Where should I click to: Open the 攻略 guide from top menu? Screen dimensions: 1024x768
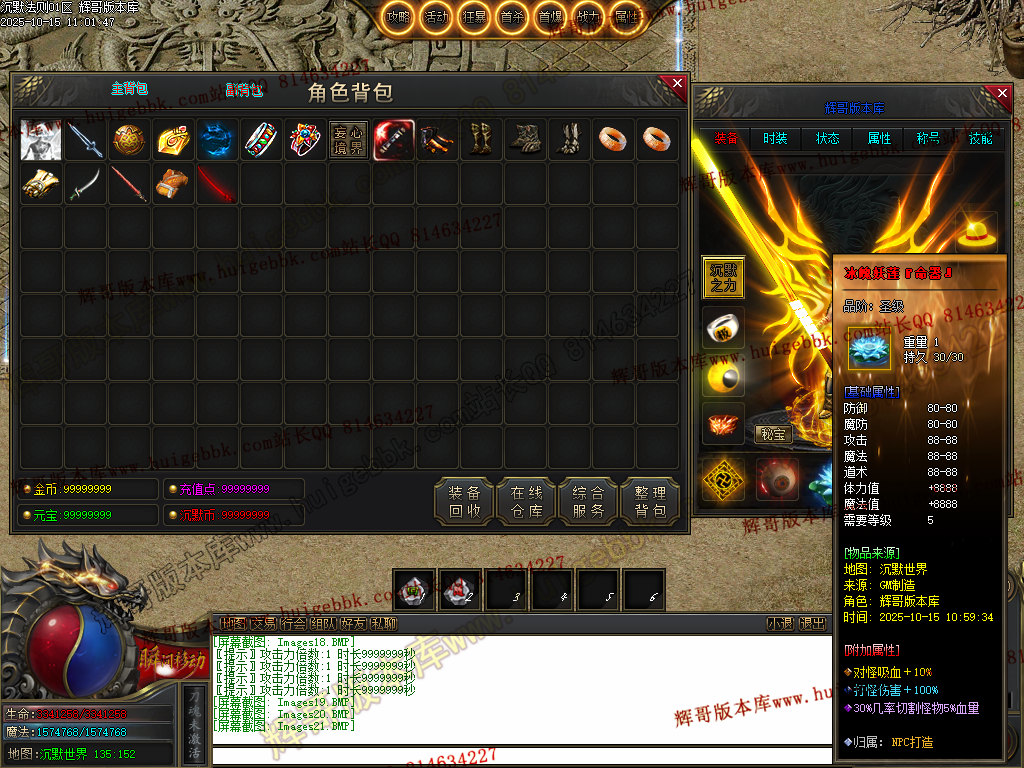click(399, 17)
